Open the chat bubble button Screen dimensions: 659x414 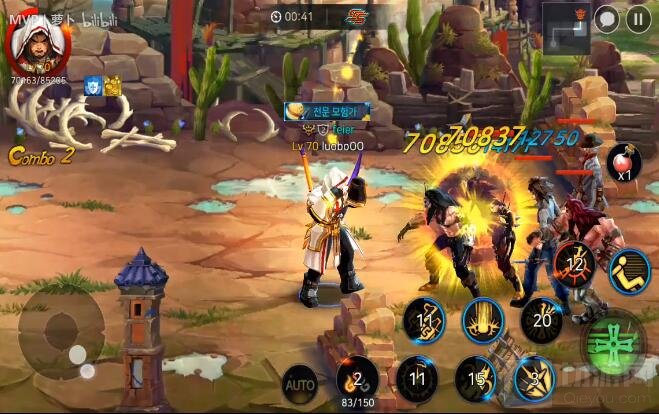tap(606, 17)
